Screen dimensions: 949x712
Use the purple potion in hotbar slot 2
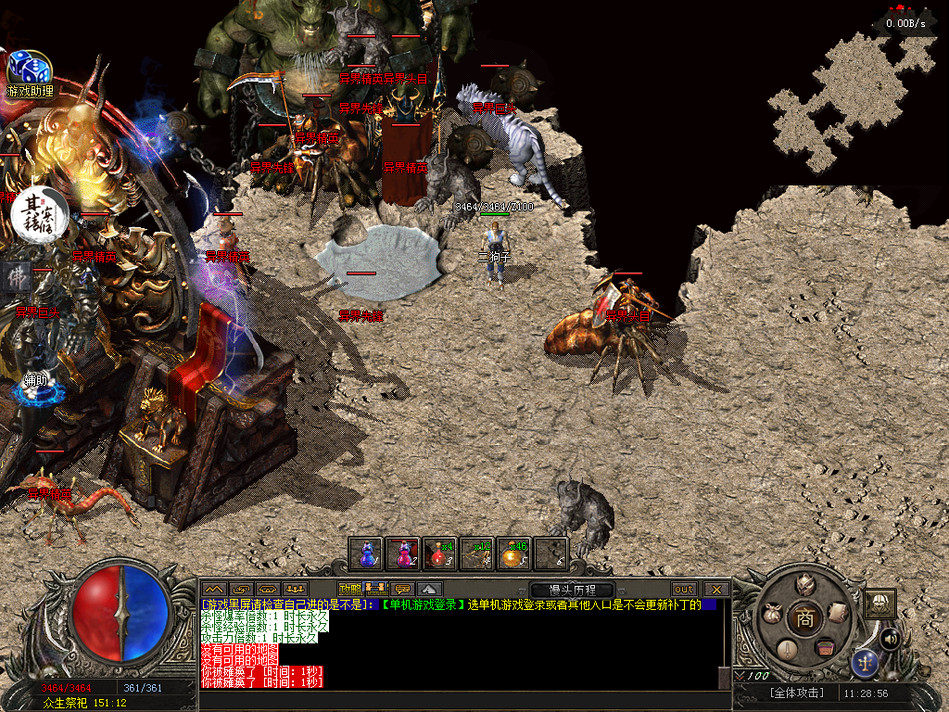[x=403, y=553]
